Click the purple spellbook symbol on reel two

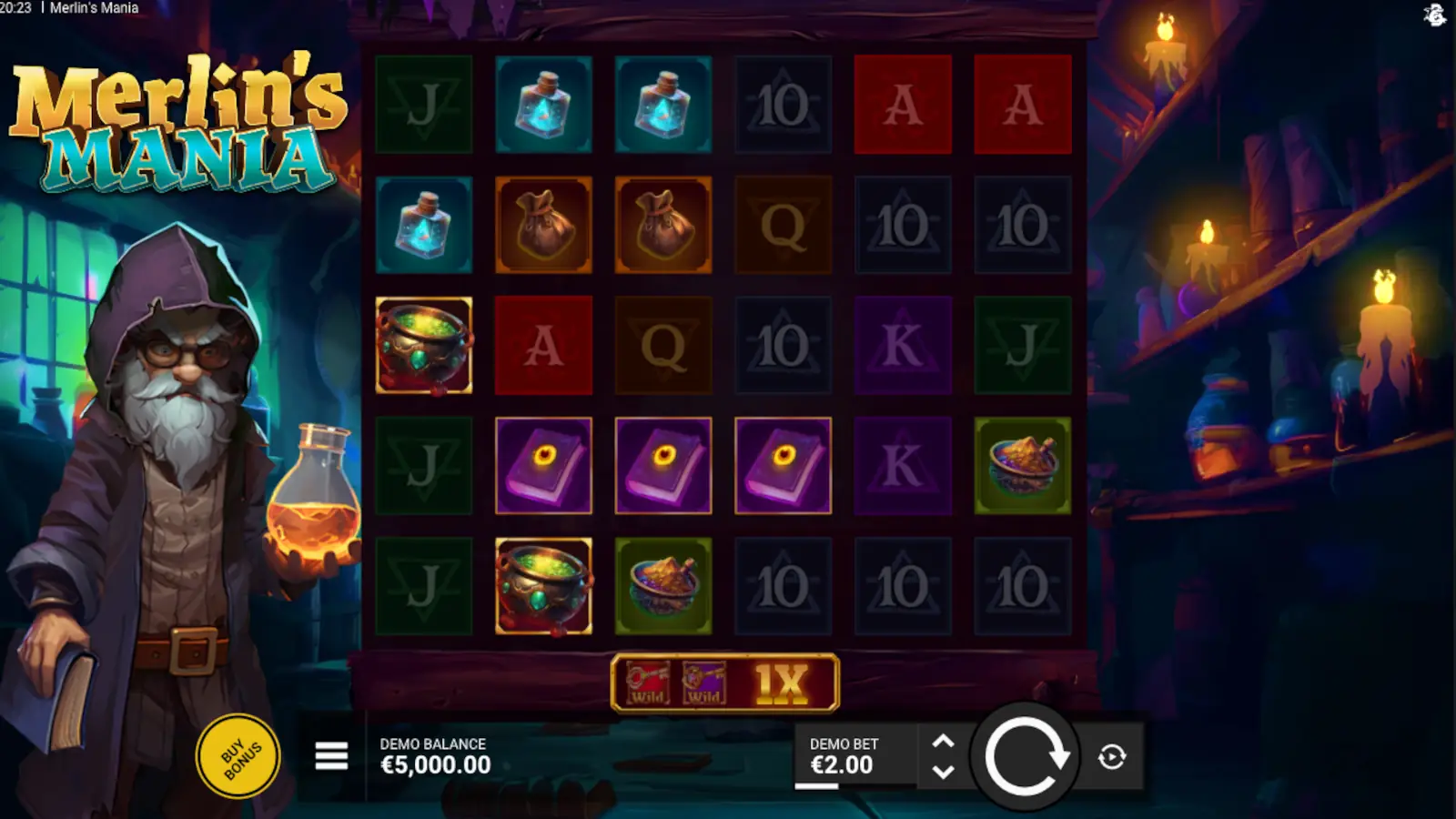(x=544, y=465)
